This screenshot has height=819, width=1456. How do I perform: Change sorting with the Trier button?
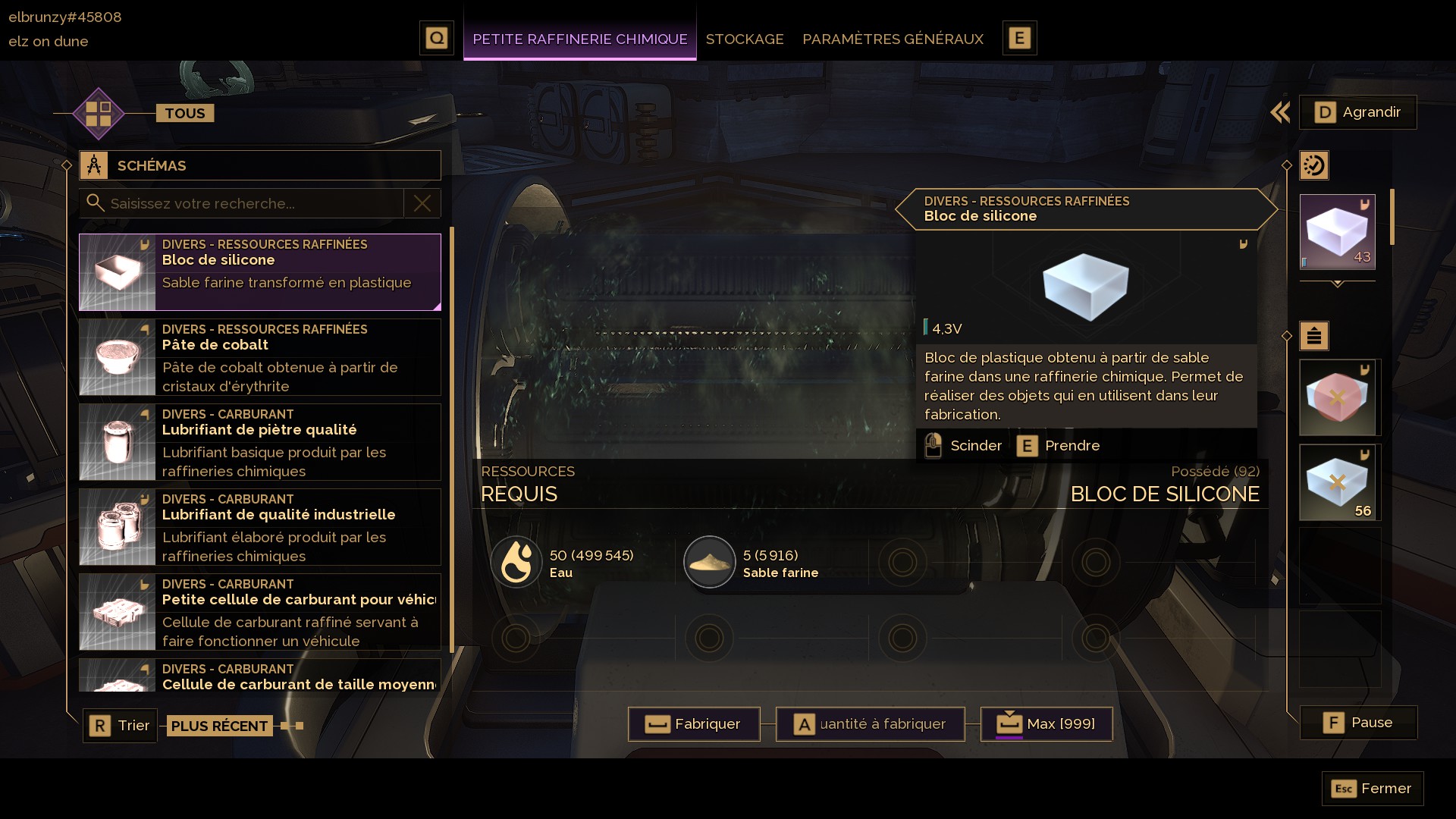121,726
